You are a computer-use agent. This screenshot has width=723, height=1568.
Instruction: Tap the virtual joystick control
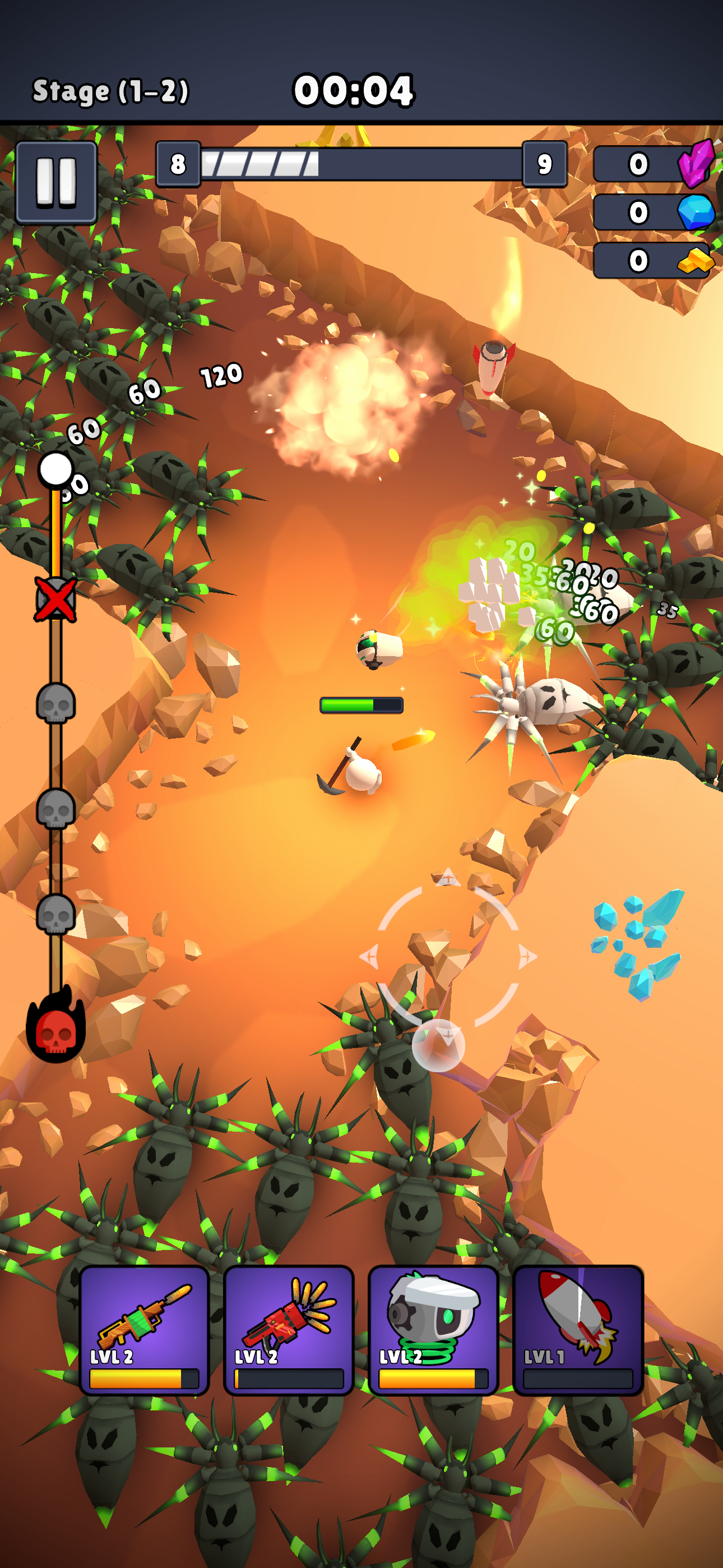pos(448,956)
